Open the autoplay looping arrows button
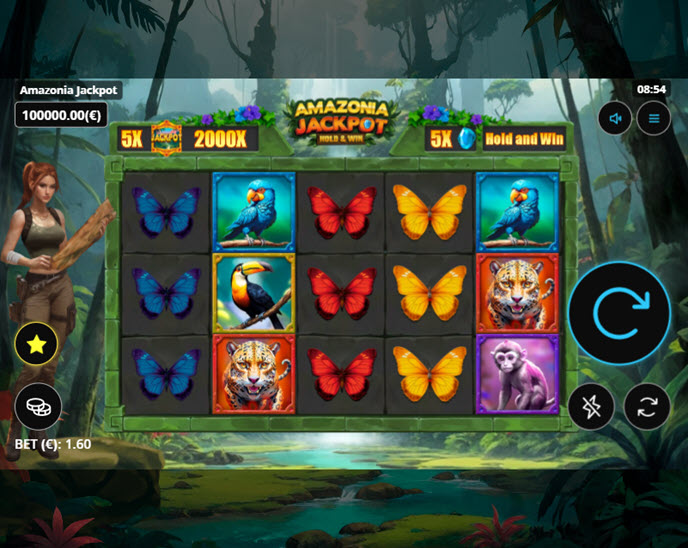 [x=646, y=407]
